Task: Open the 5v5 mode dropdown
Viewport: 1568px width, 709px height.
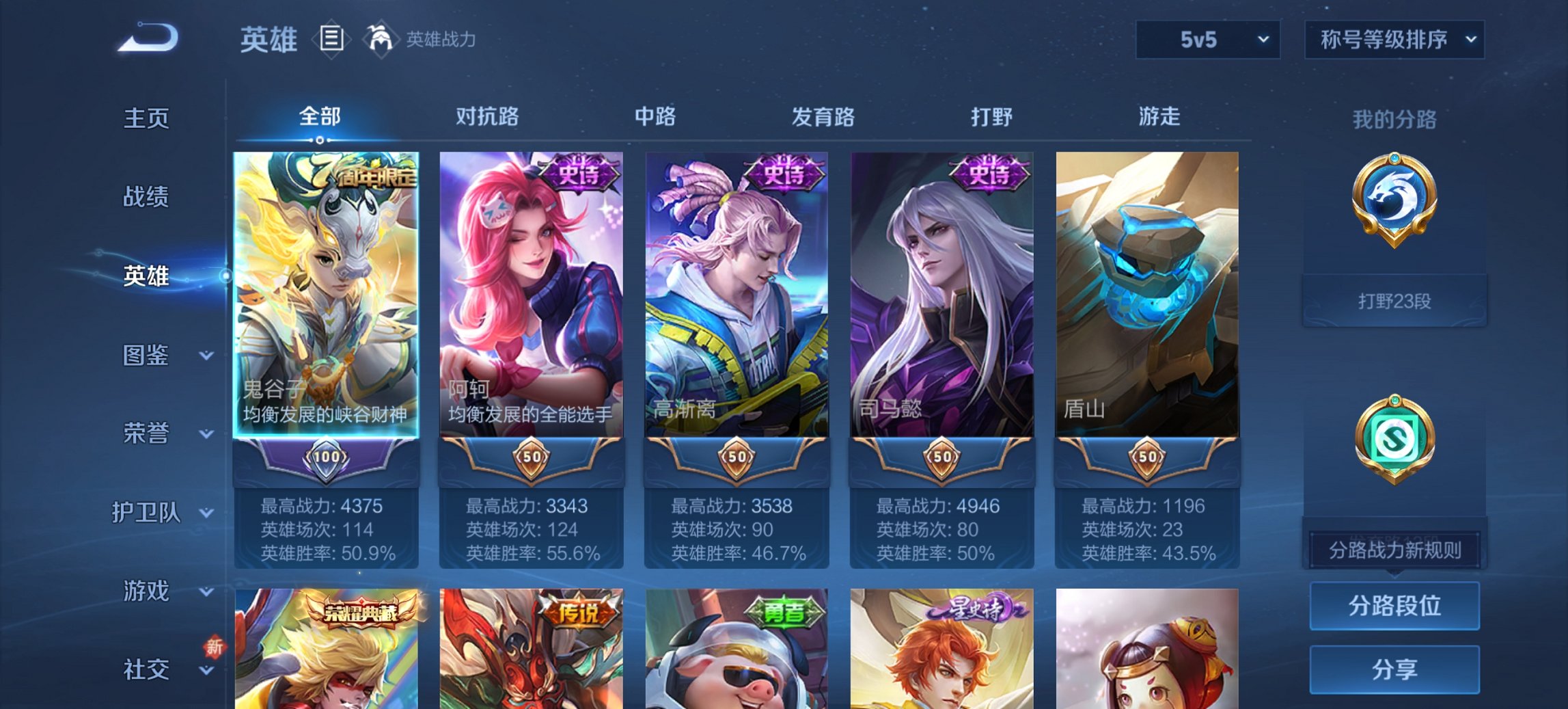Action: (1207, 39)
